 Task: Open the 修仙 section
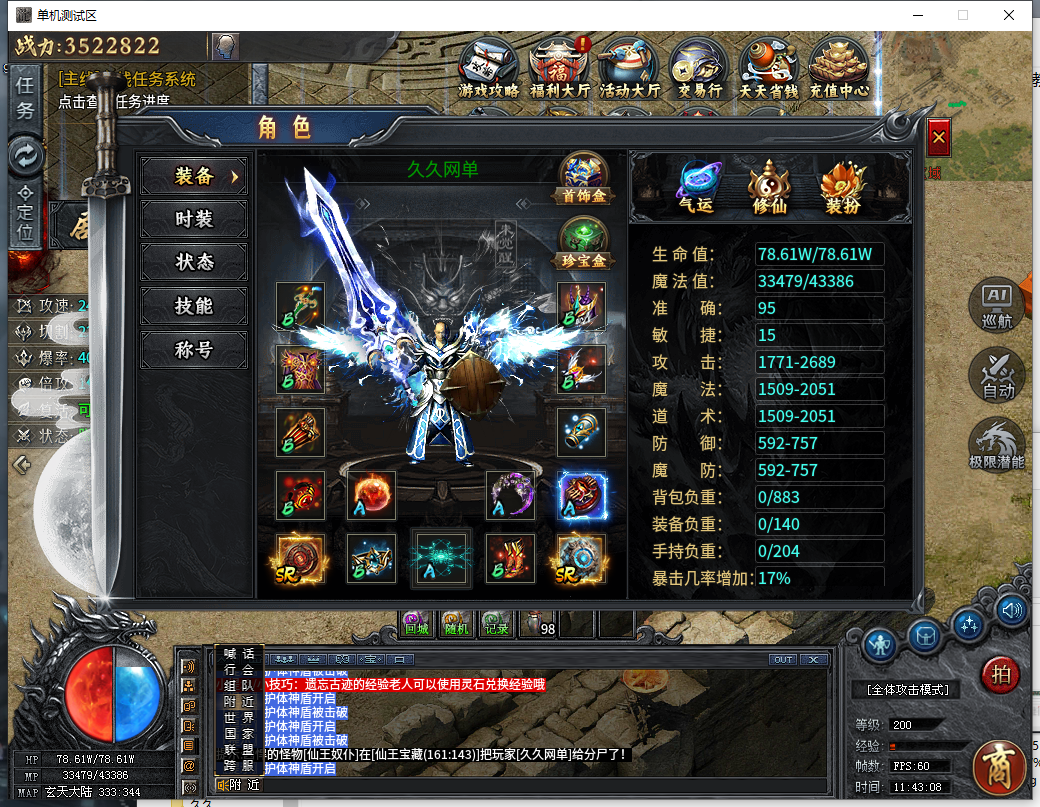point(769,187)
